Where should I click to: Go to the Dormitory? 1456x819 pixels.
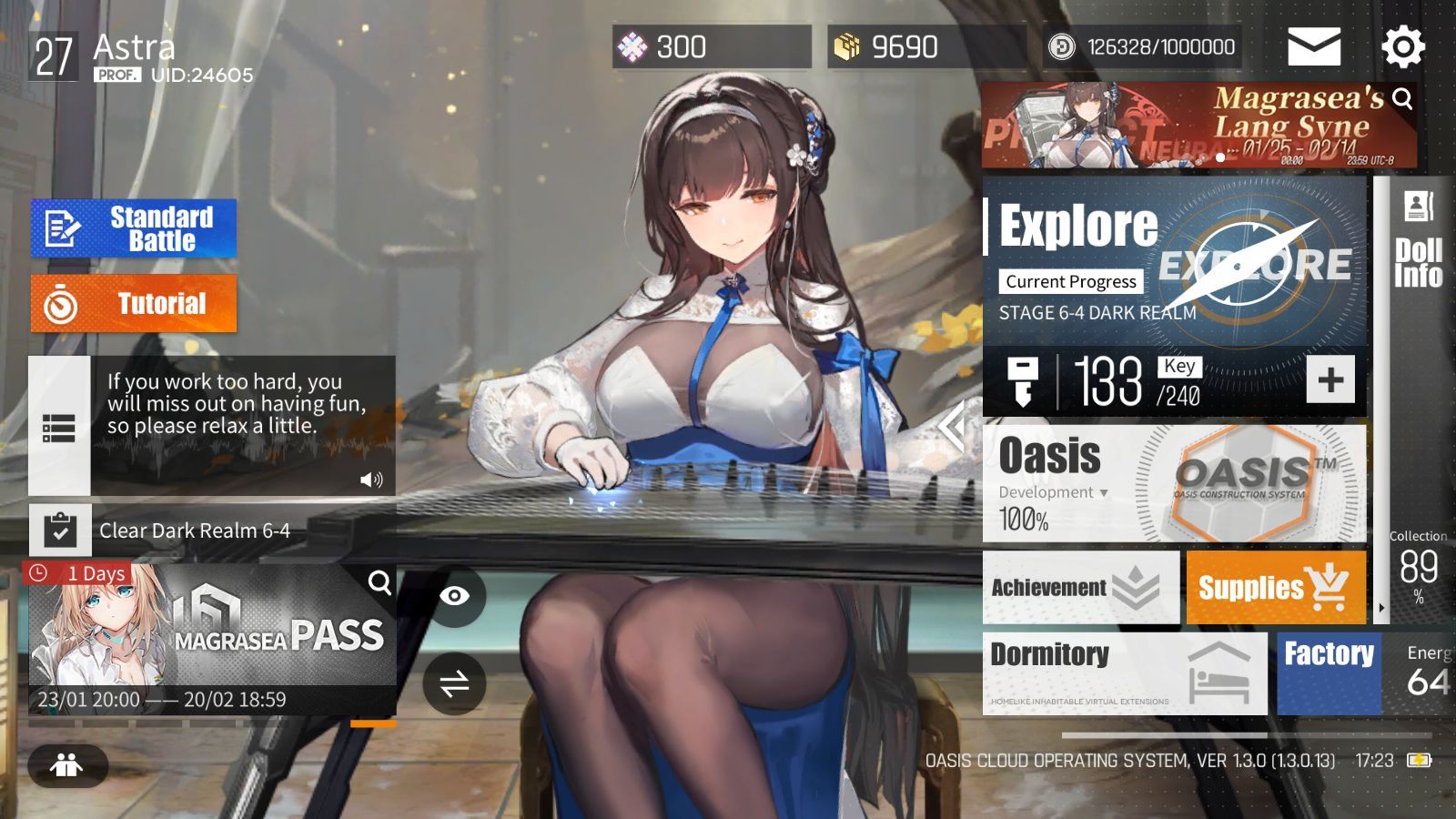coord(1124,673)
